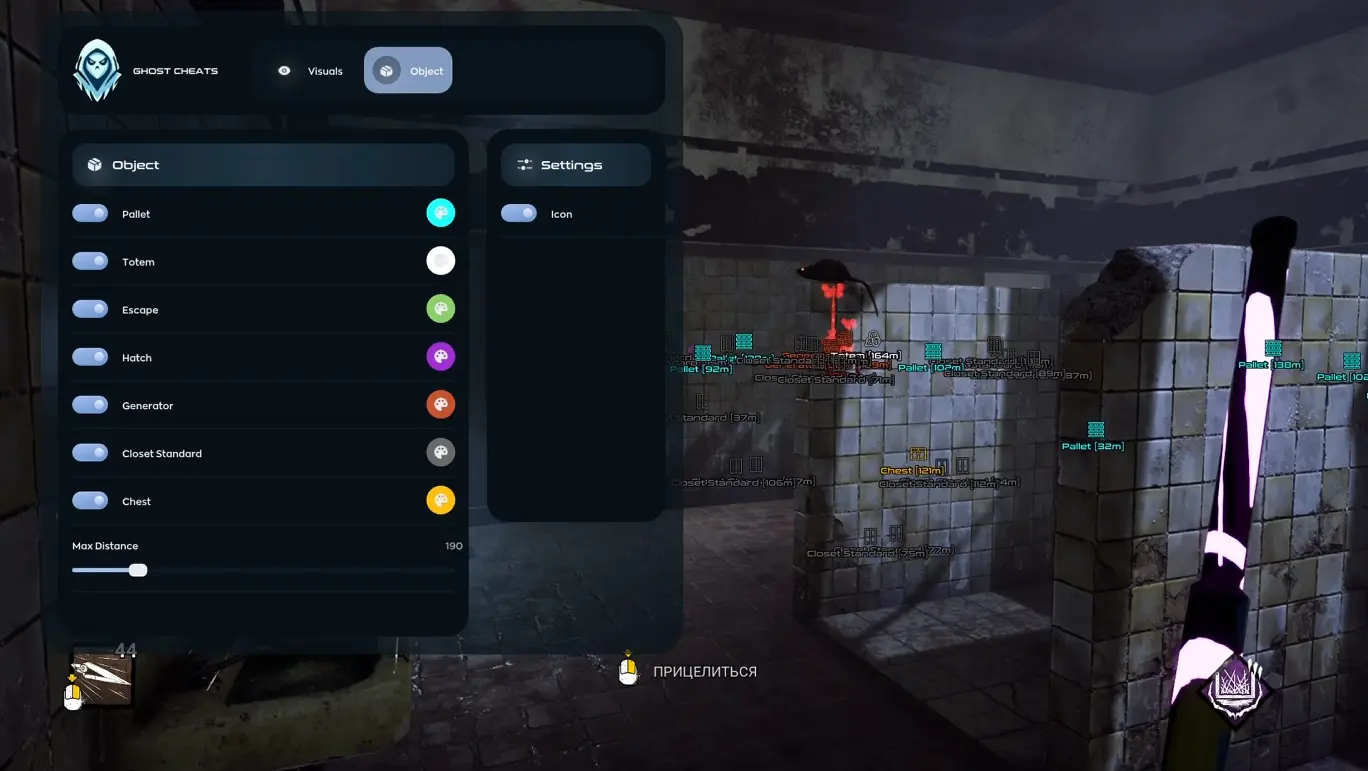Toggle the Hatch switch

[90, 357]
